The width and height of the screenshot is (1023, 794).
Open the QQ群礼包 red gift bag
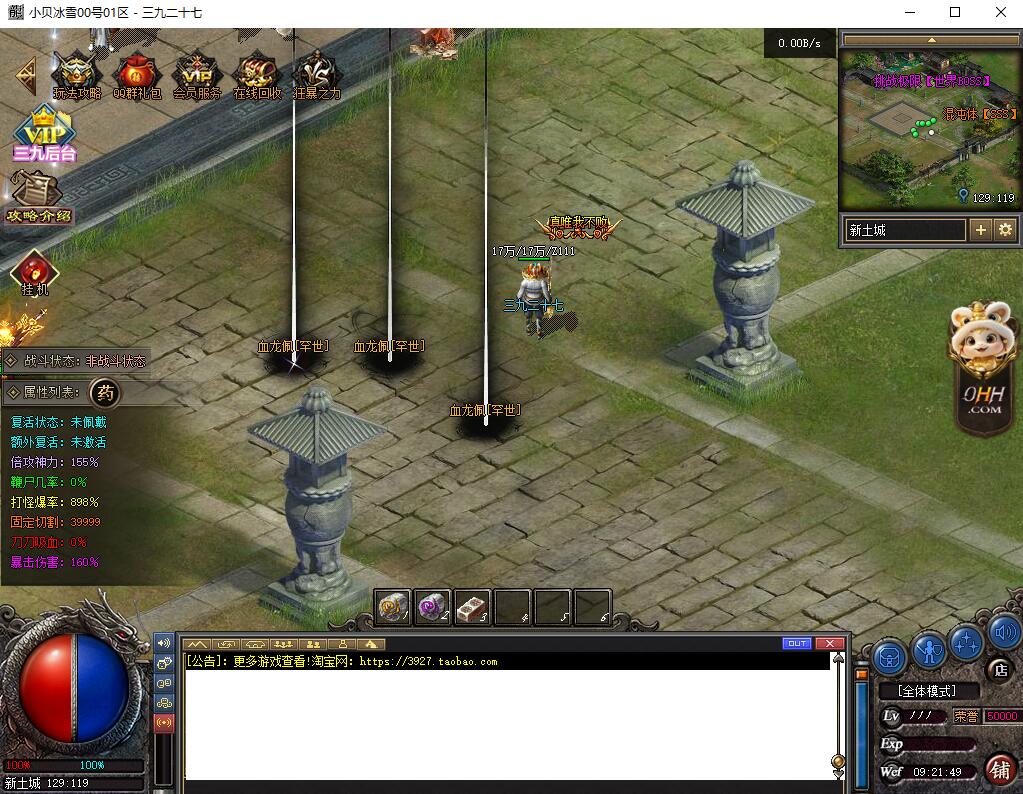[x=136, y=74]
